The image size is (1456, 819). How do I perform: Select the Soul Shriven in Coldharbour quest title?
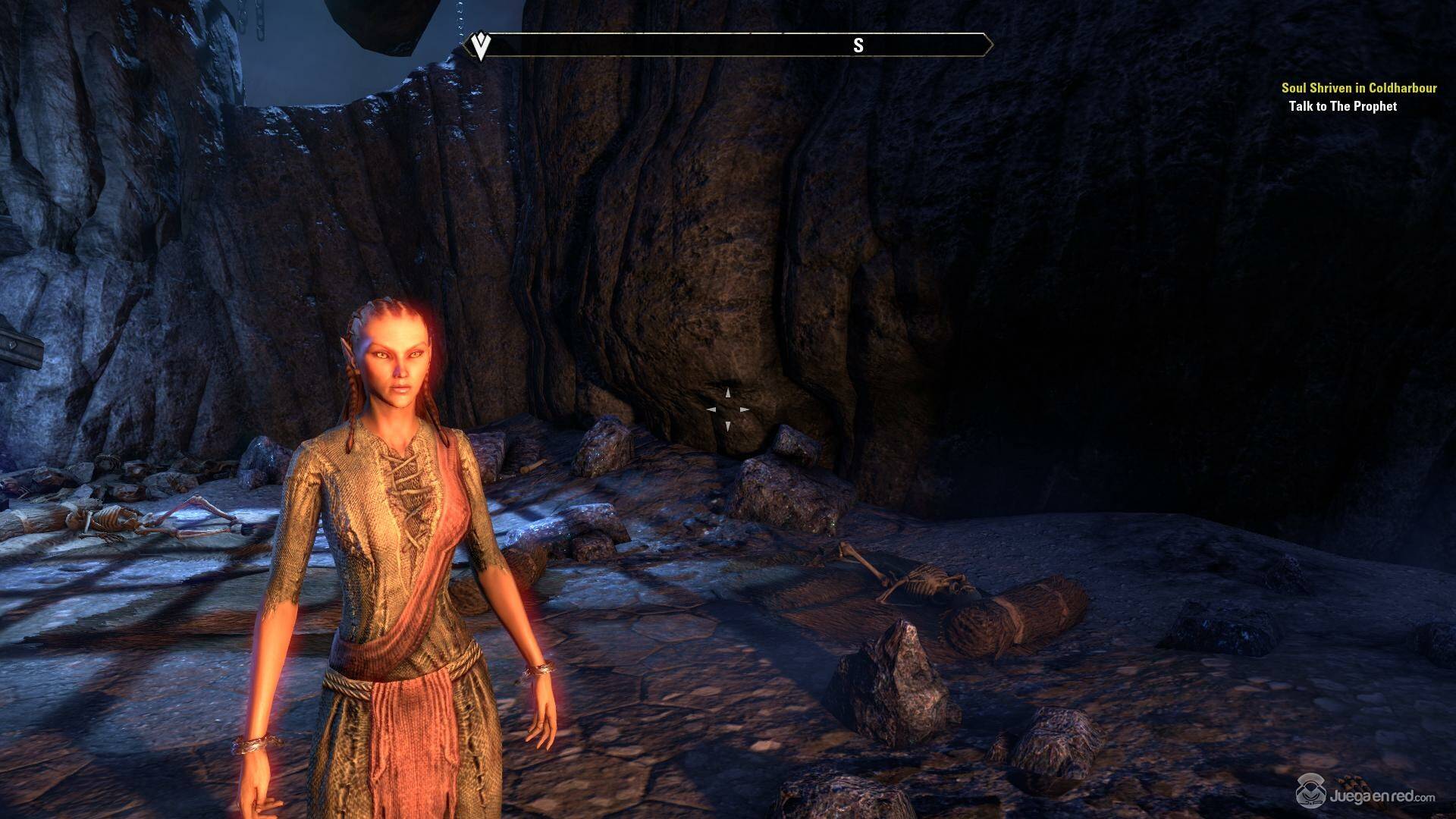[1359, 88]
